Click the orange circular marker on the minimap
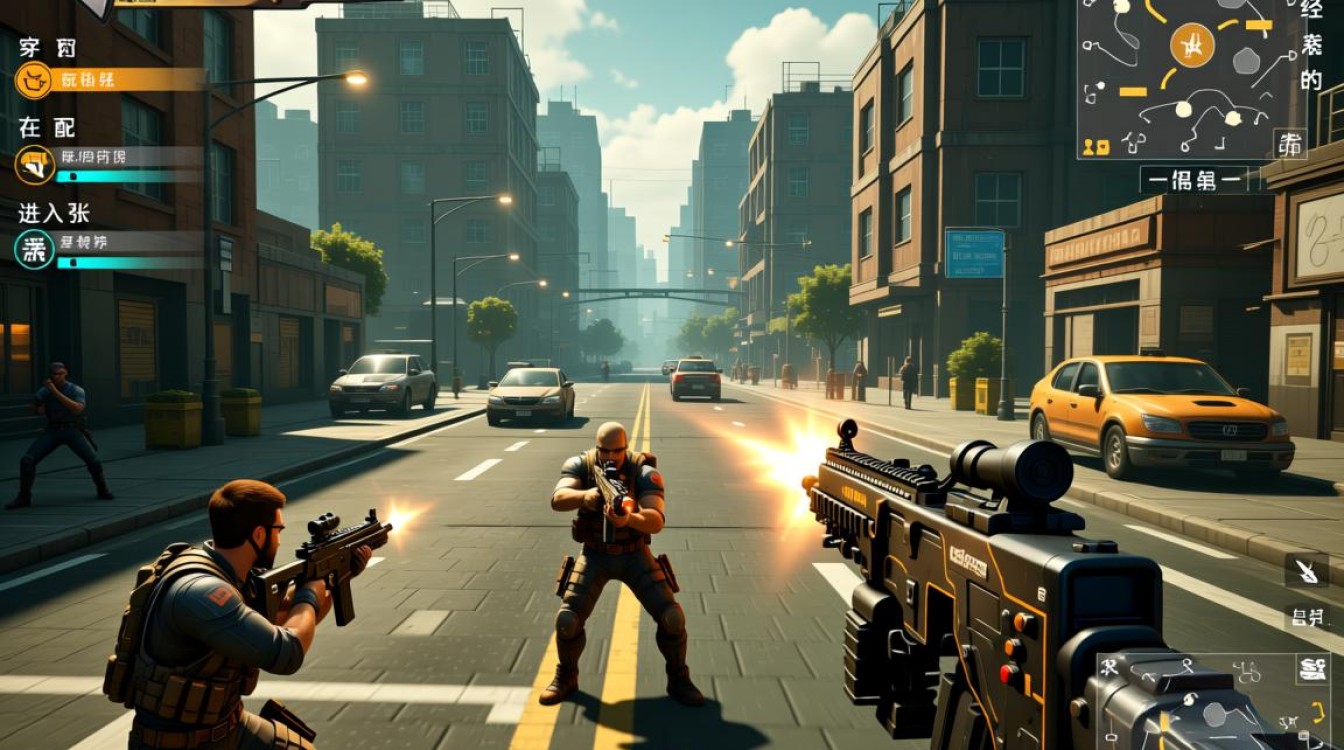The image size is (1344, 750). click(1192, 45)
